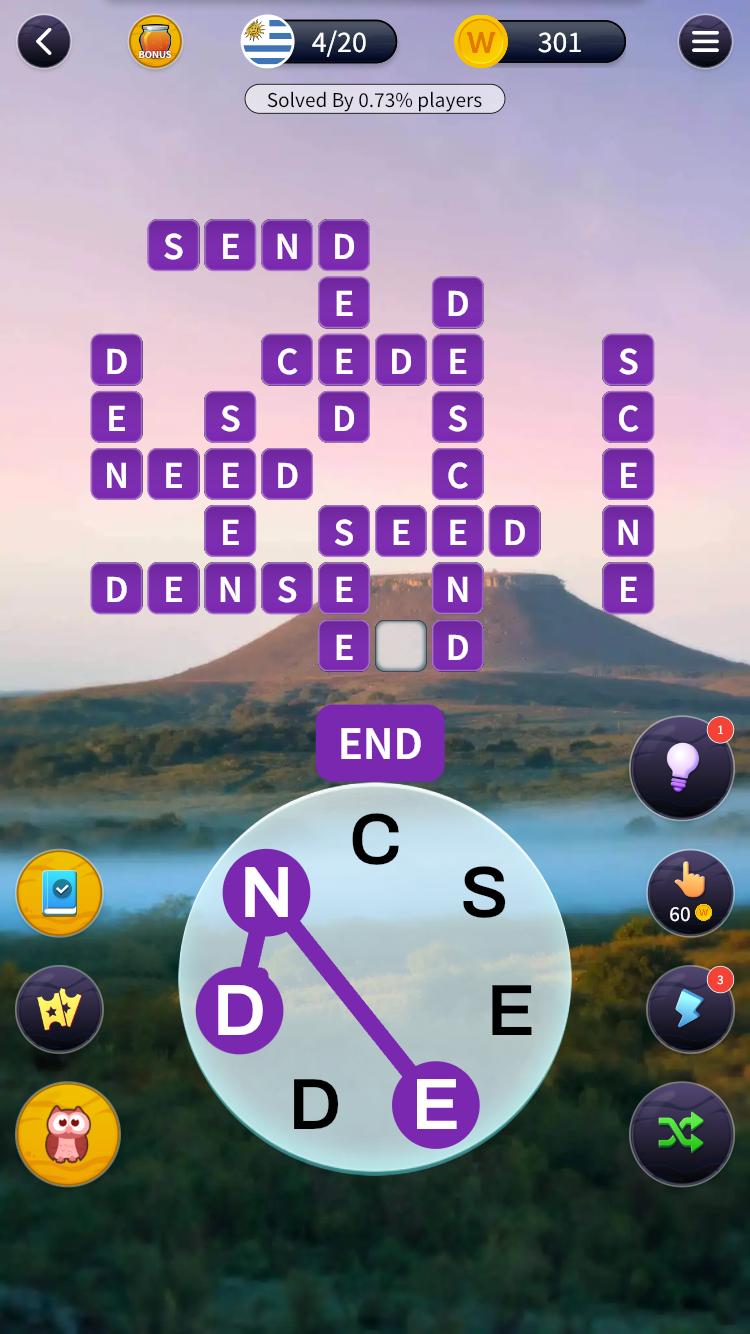Viewport: 750px width, 1334px height.
Task: Open the star cards collection icon
Action: [x=60, y=1009]
